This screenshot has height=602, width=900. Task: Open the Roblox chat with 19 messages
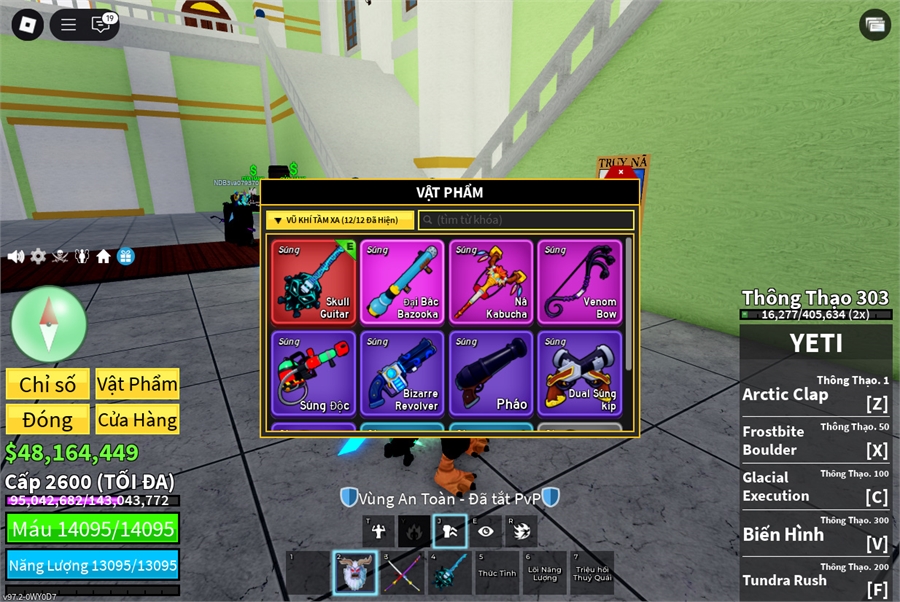point(102,24)
